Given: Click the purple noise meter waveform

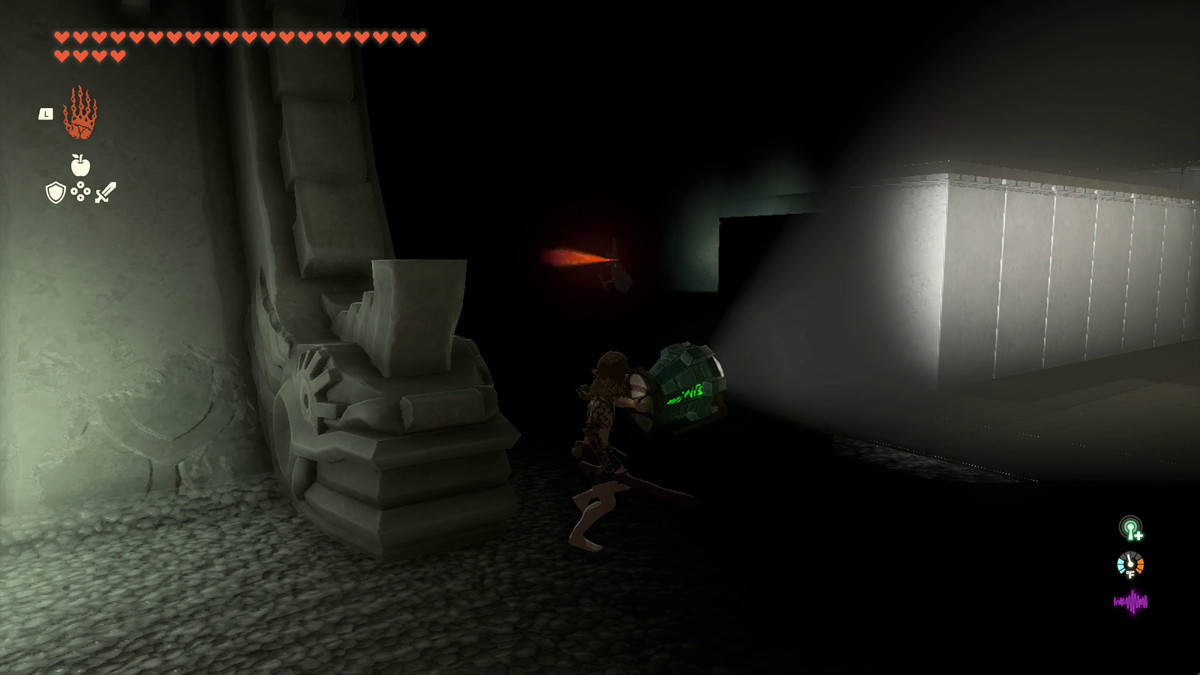Looking at the screenshot, I should [x=1130, y=601].
